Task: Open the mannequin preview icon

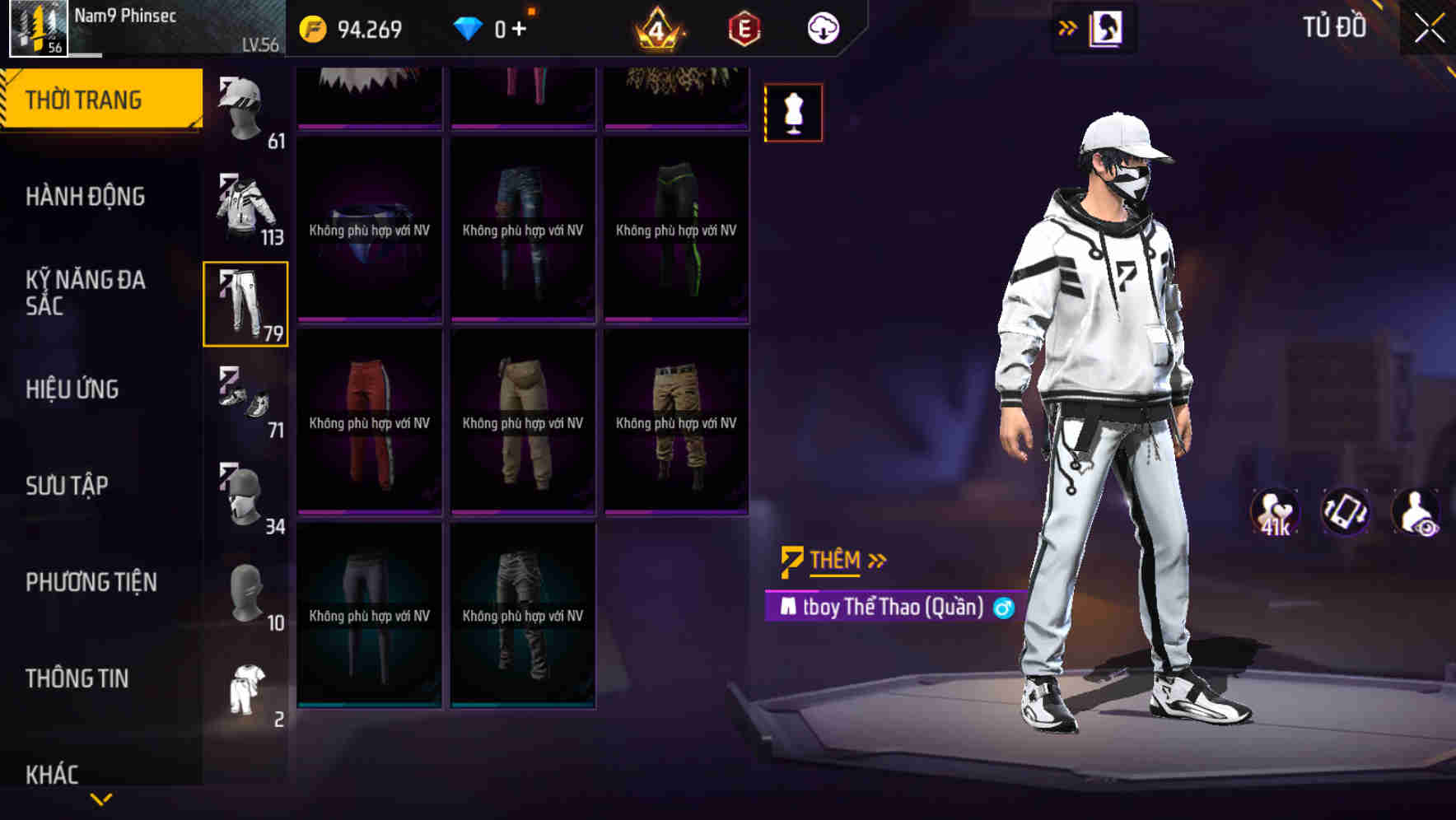Action: [x=792, y=113]
